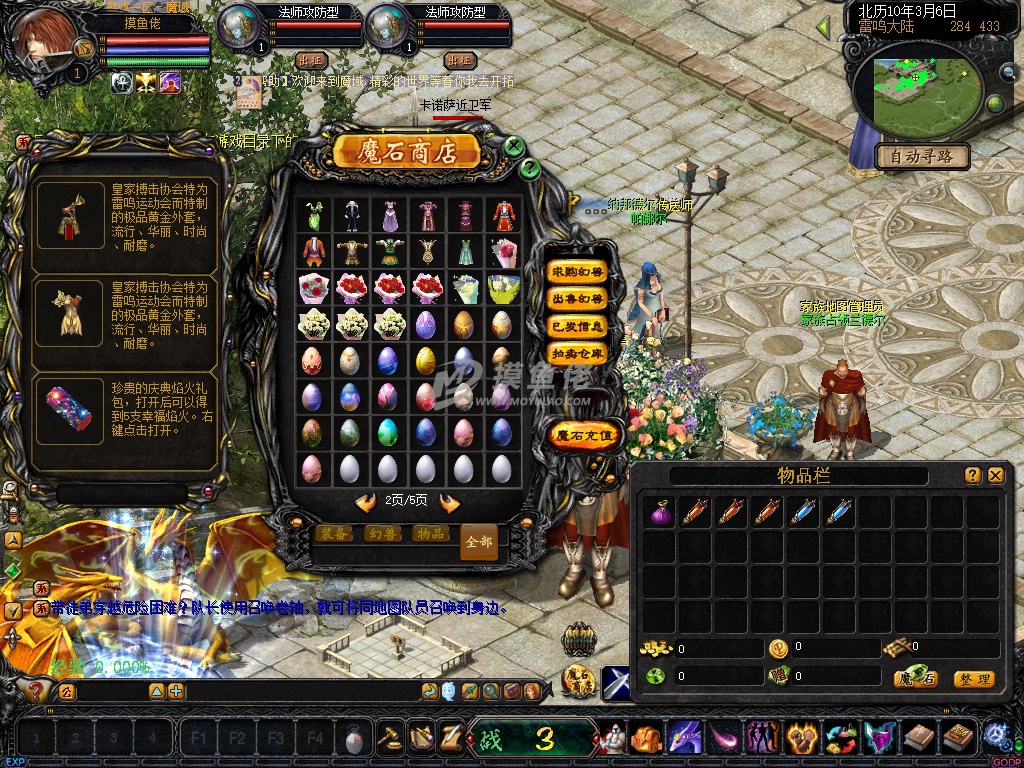Viewport: 1024px width, 768px height.
Task: Select the golden egg in the shop
Action: pyautogui.click(x=426, y=360)
